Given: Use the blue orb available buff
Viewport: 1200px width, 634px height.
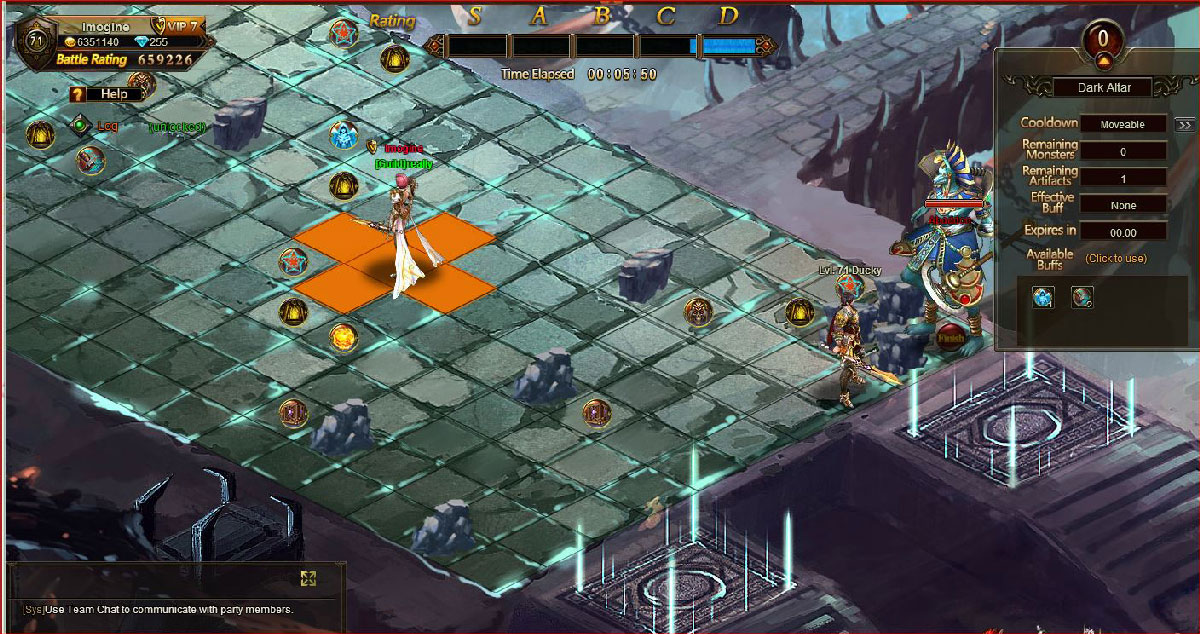Looking at the screenshot, I should (1043, 297).
